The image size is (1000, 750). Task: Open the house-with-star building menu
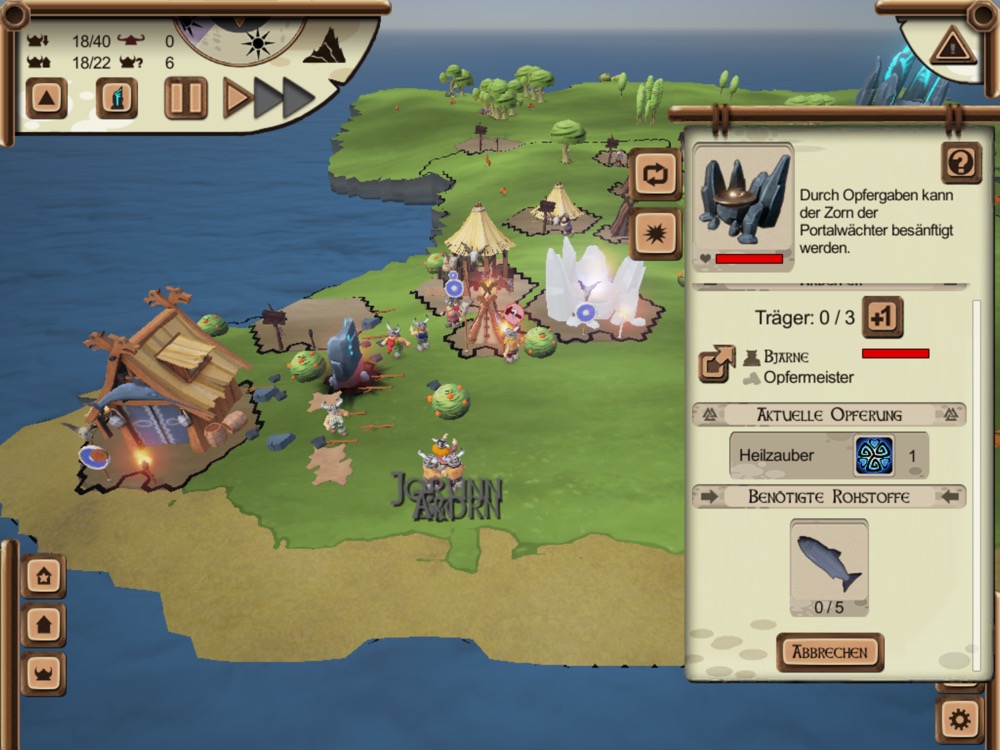(x=44, y=576)
